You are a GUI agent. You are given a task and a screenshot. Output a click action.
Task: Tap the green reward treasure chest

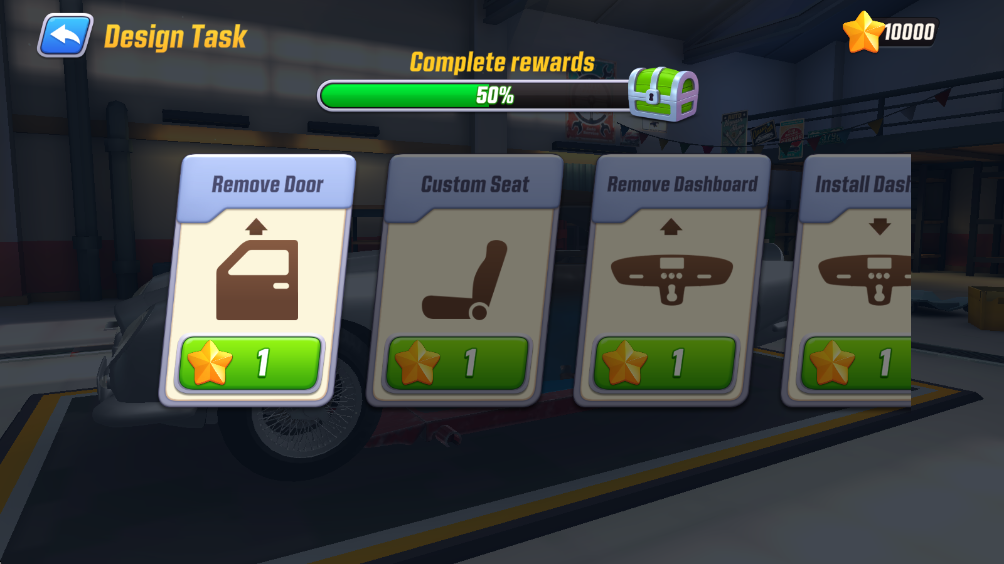pos(662,95)
